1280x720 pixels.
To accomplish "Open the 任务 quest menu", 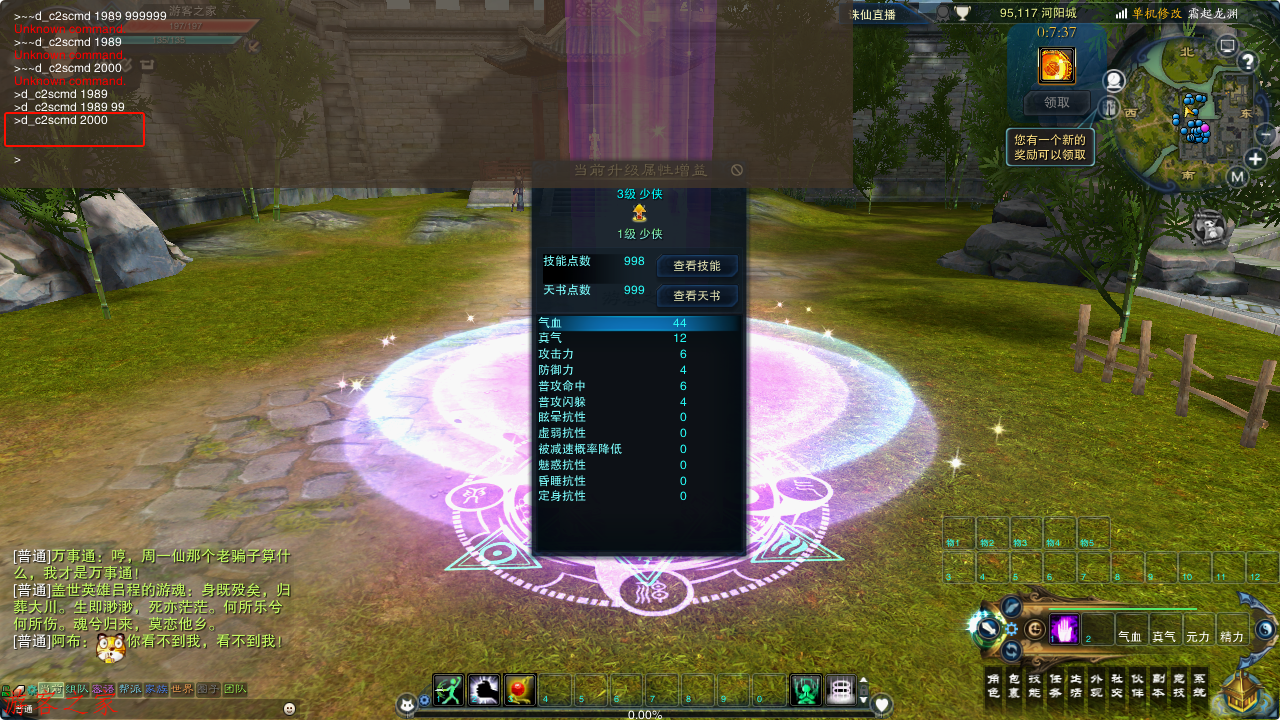I will click(1055, 684).
